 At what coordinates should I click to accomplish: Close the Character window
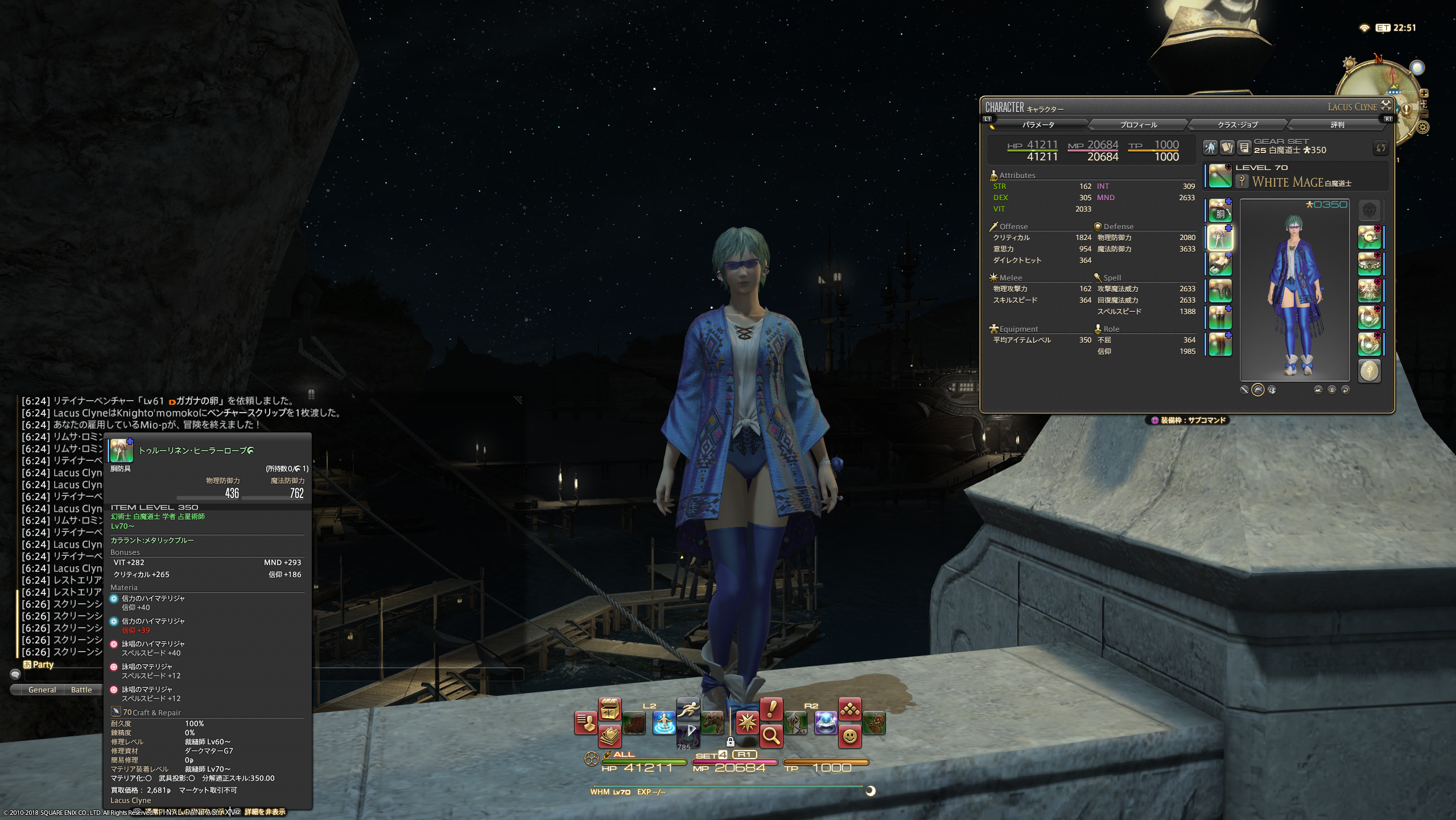pos(1386,105)
